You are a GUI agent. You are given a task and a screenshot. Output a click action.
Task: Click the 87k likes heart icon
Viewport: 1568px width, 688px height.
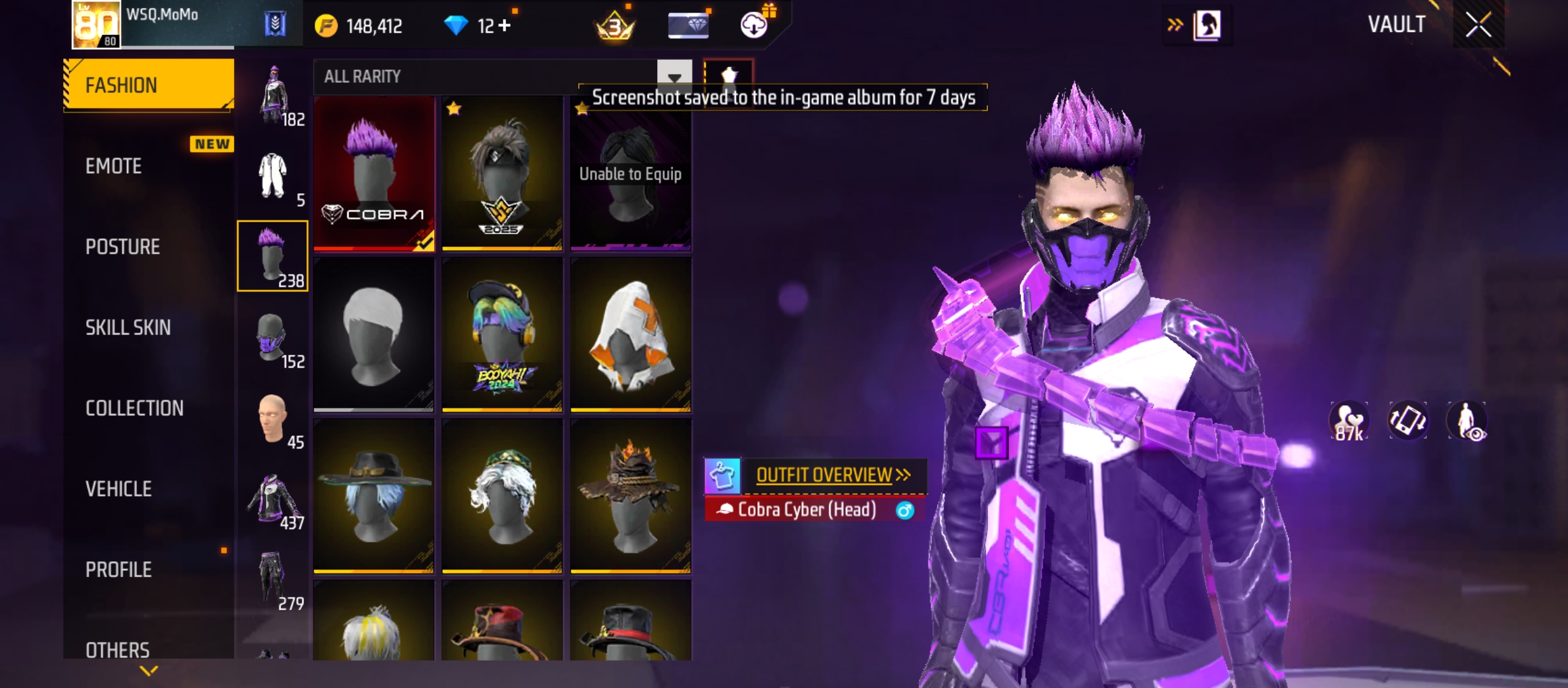(x=1349, y=422)
